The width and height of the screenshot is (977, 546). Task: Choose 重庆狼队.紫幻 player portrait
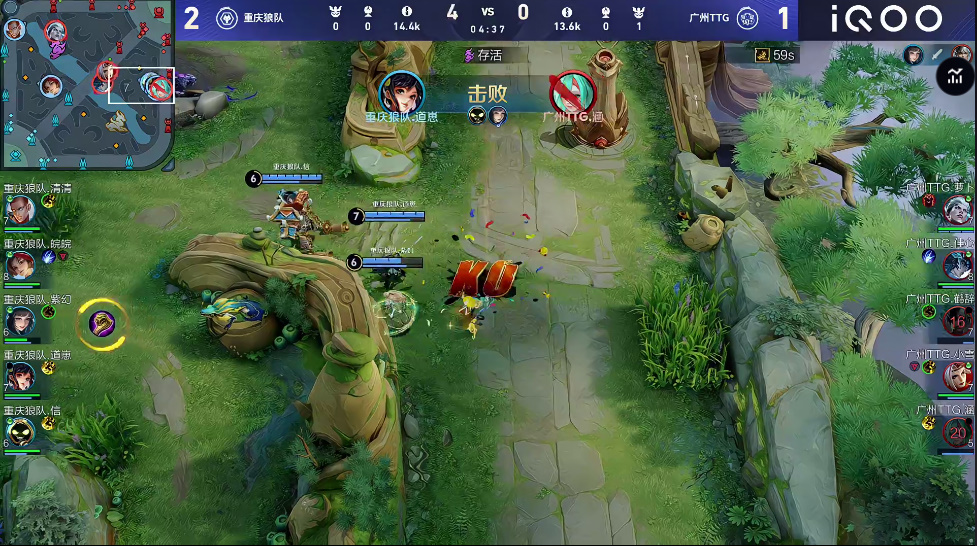(20, 321)
